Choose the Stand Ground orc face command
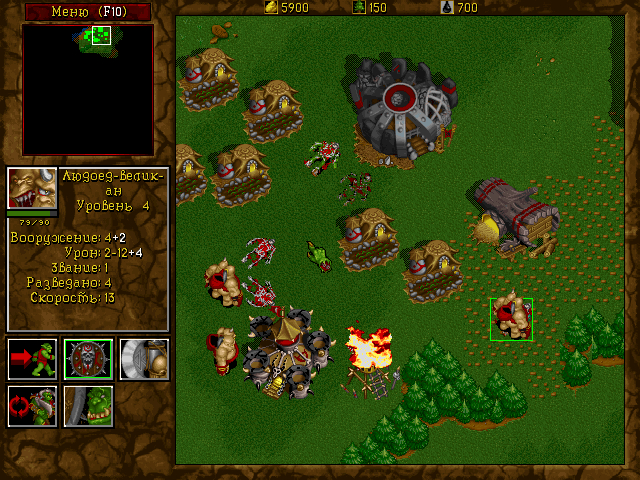 pyautogui.click(x=88, y=406)
